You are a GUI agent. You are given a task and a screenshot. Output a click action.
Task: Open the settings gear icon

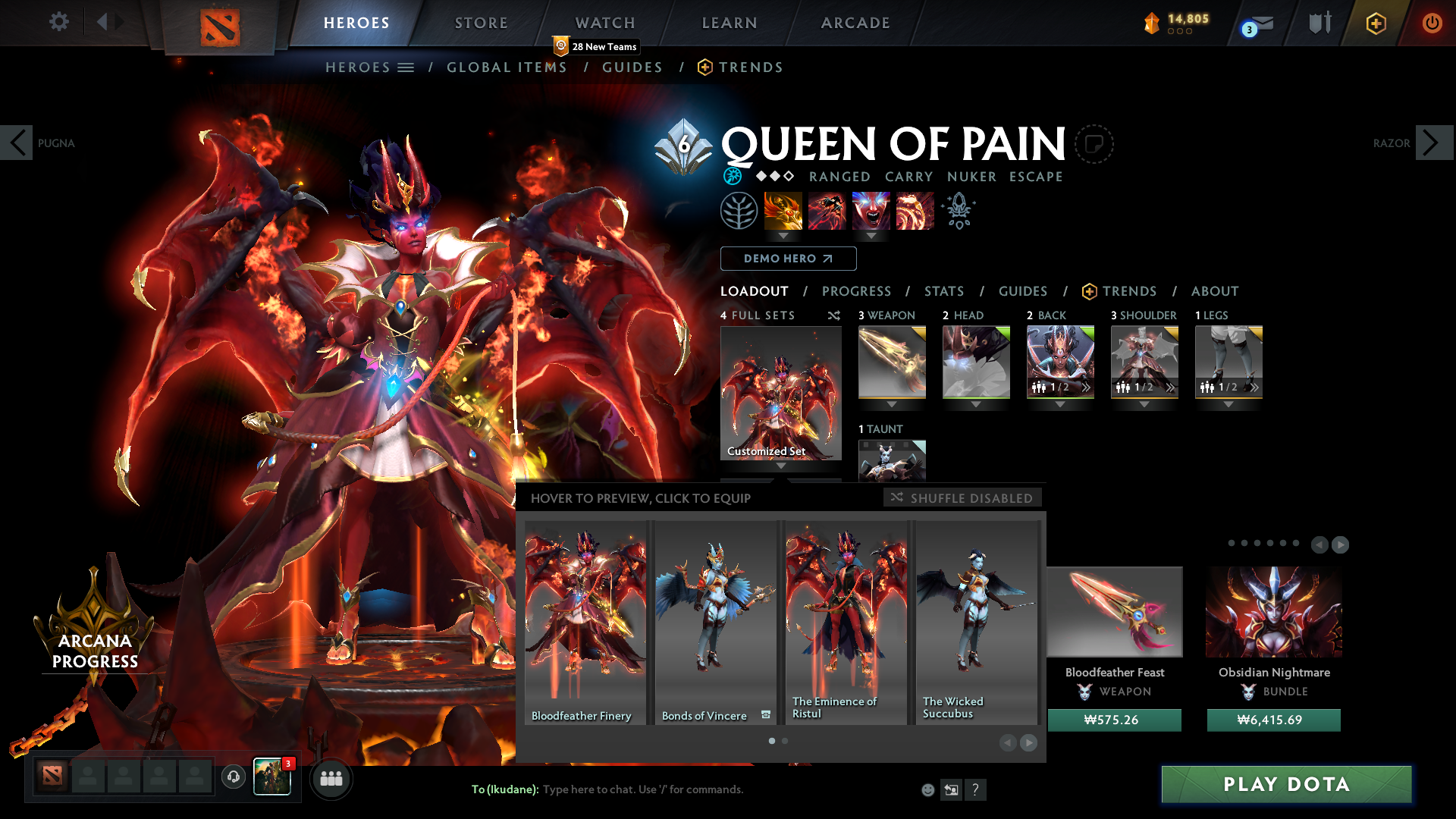coord(59,22)
